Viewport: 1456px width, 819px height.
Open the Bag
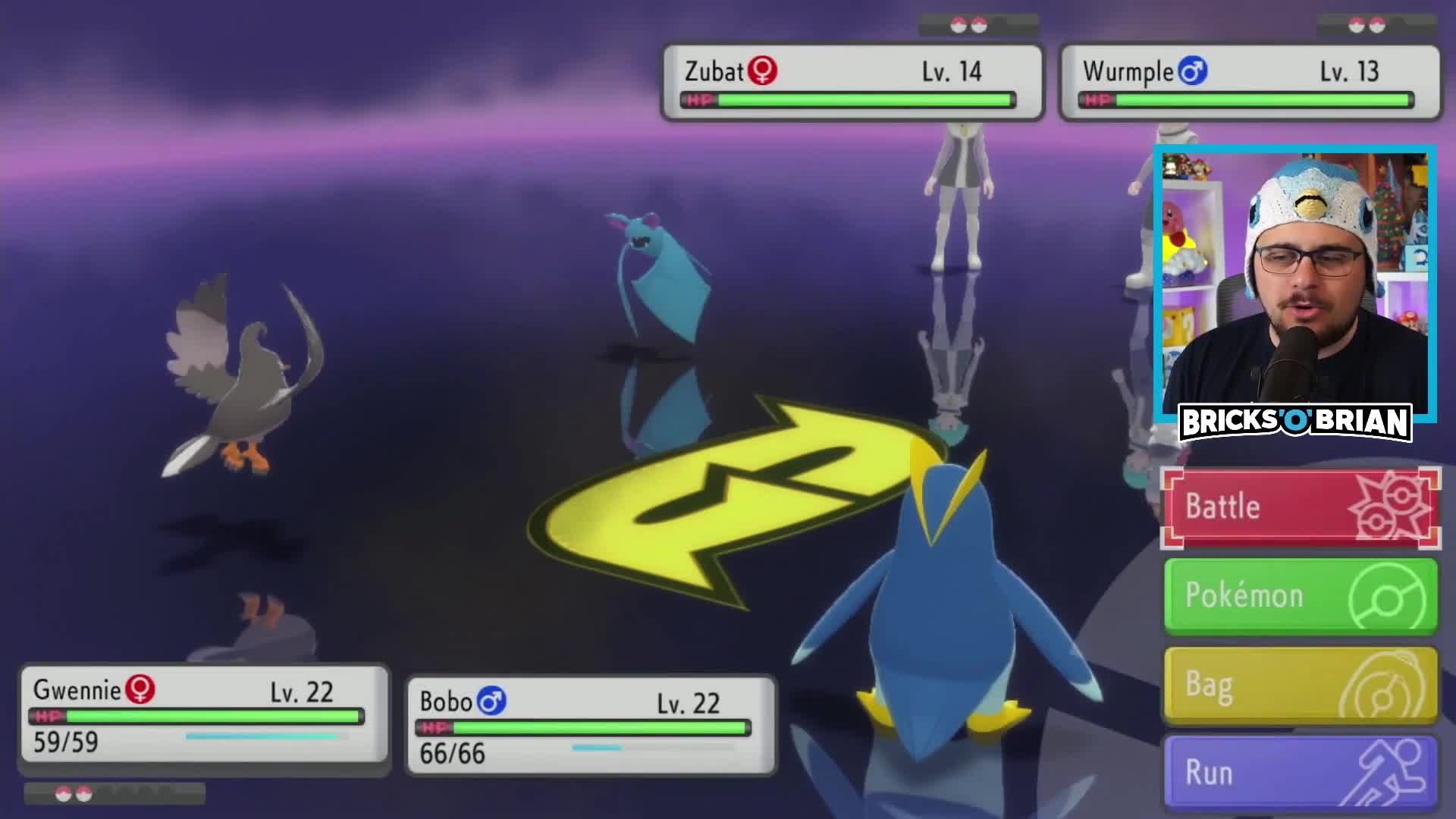(x=1299, y=684)
